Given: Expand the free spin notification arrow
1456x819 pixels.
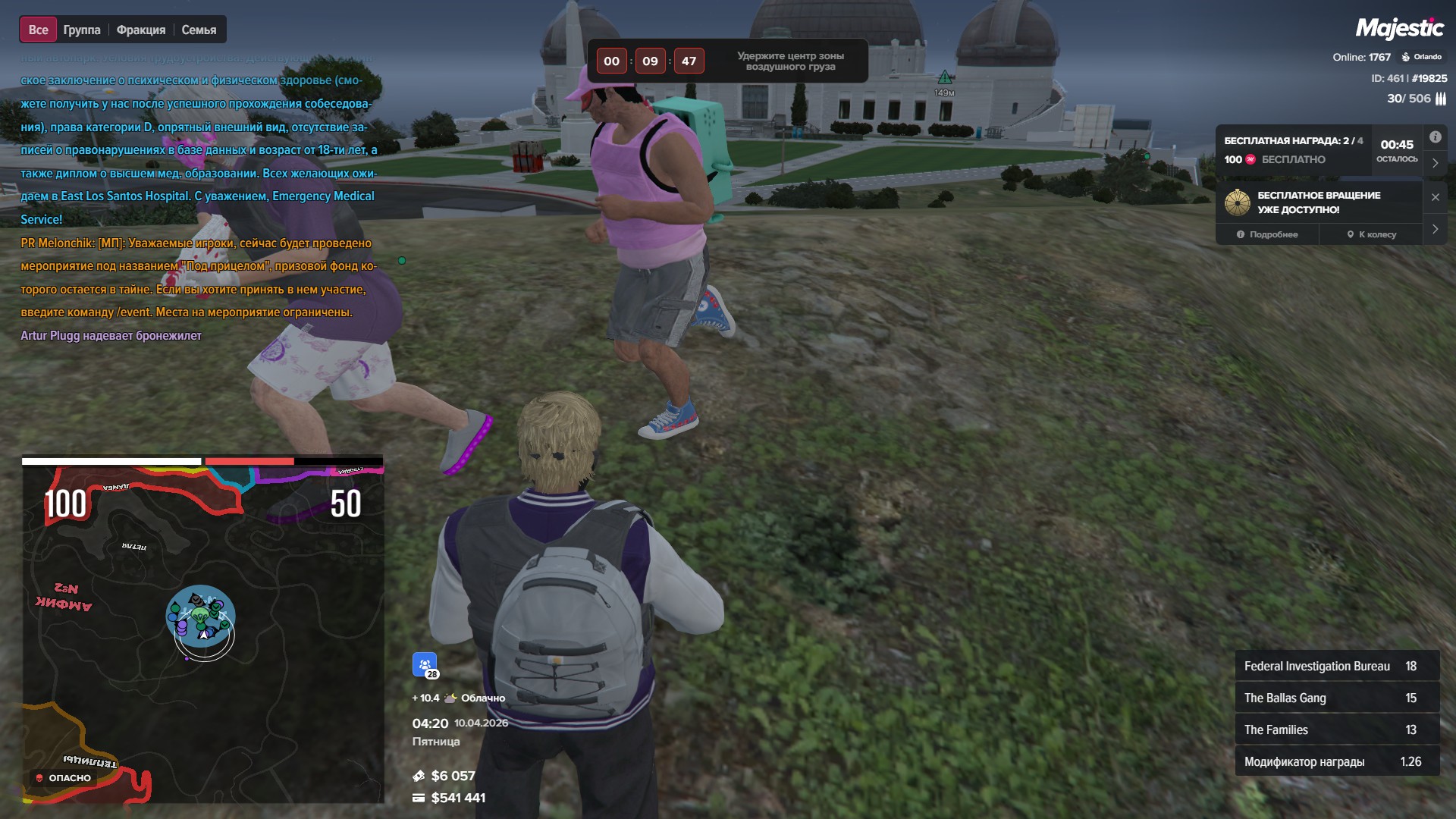Looking at the screenshot, I should point(1435,229).
